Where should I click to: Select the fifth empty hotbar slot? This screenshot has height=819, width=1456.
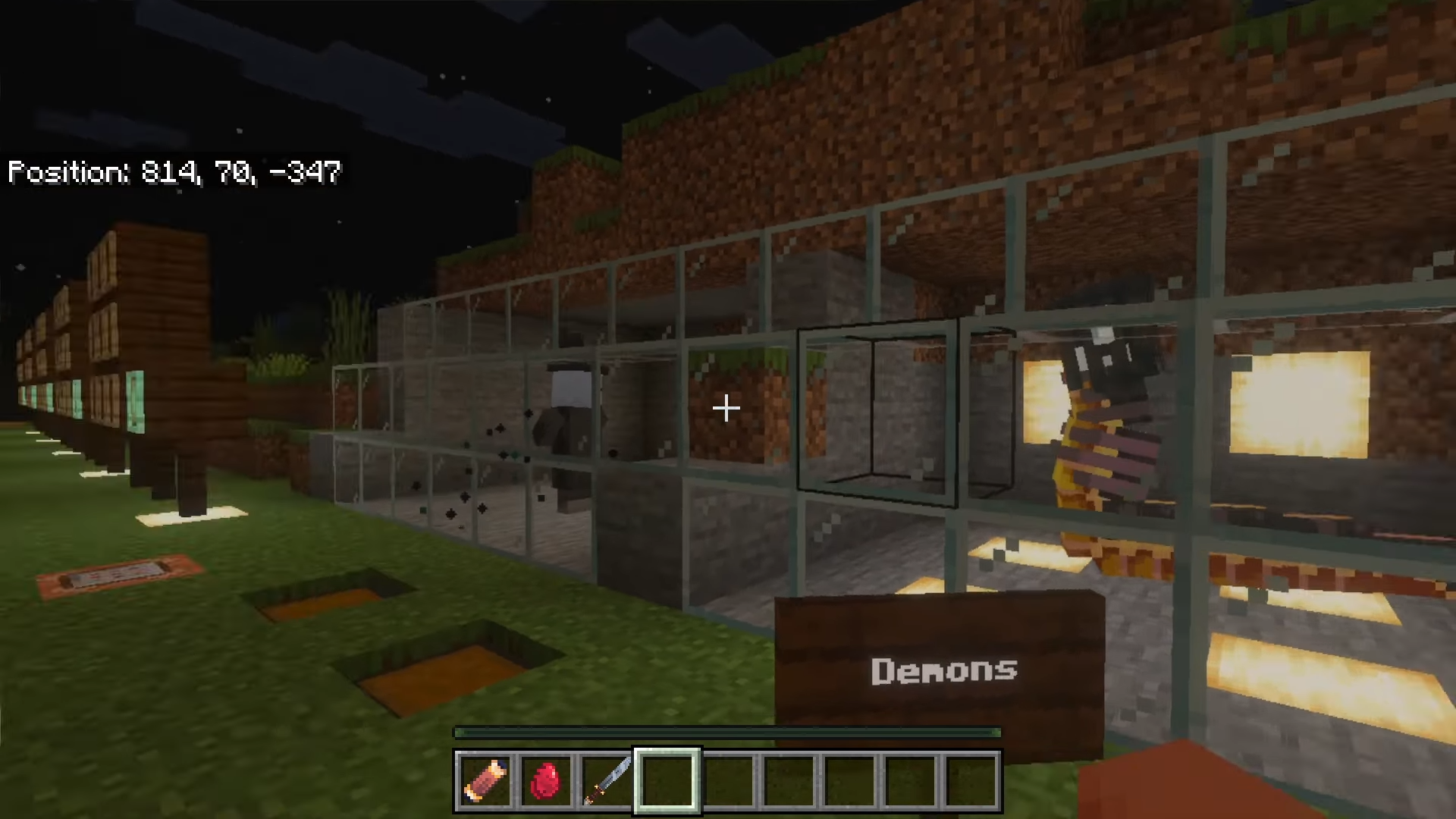click(x=728, y=780)
